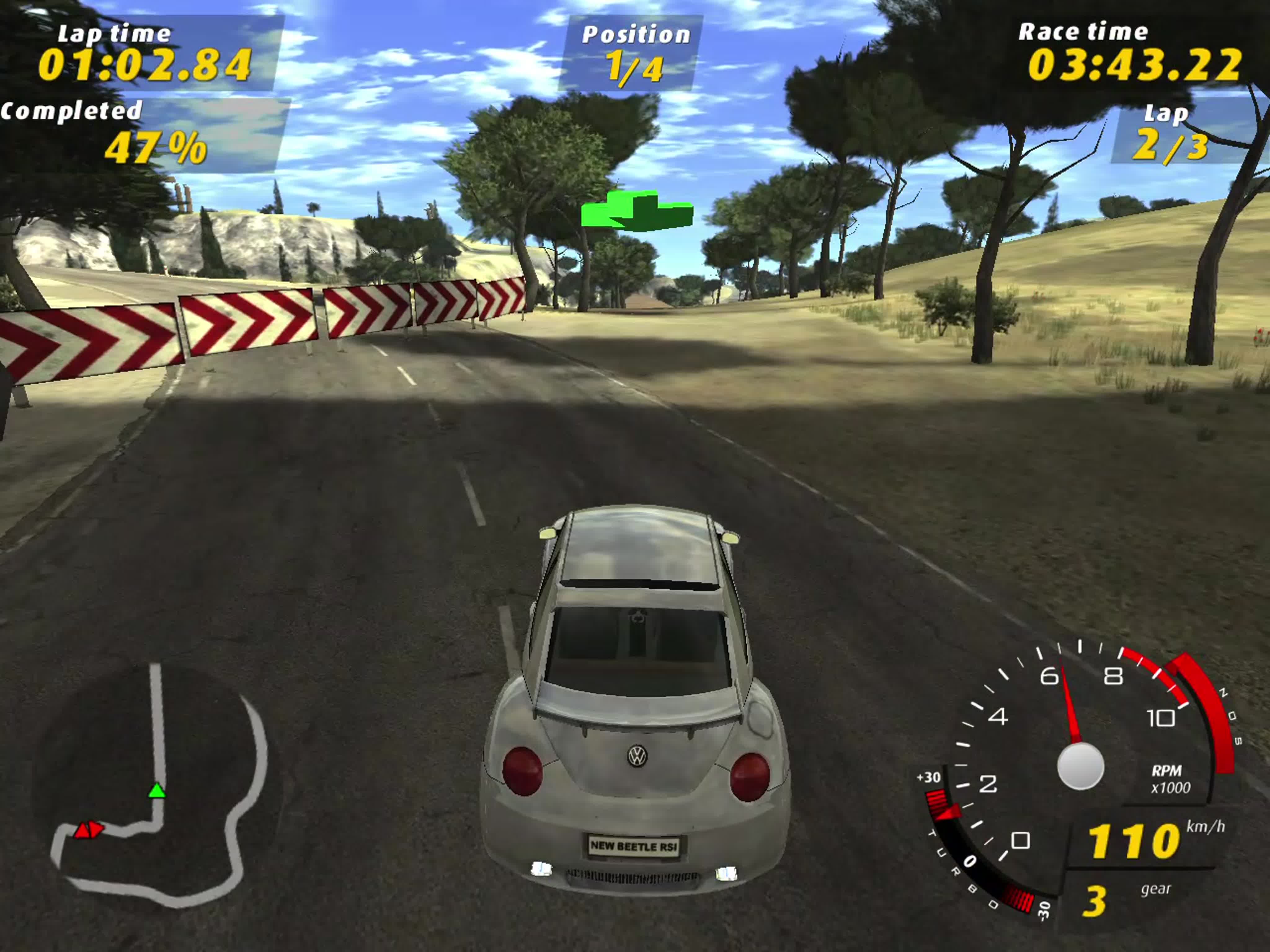Viewport: 1270px width, 952px height.
Task: Select the green player marker on minimap
Action: [x=157, y=791]
